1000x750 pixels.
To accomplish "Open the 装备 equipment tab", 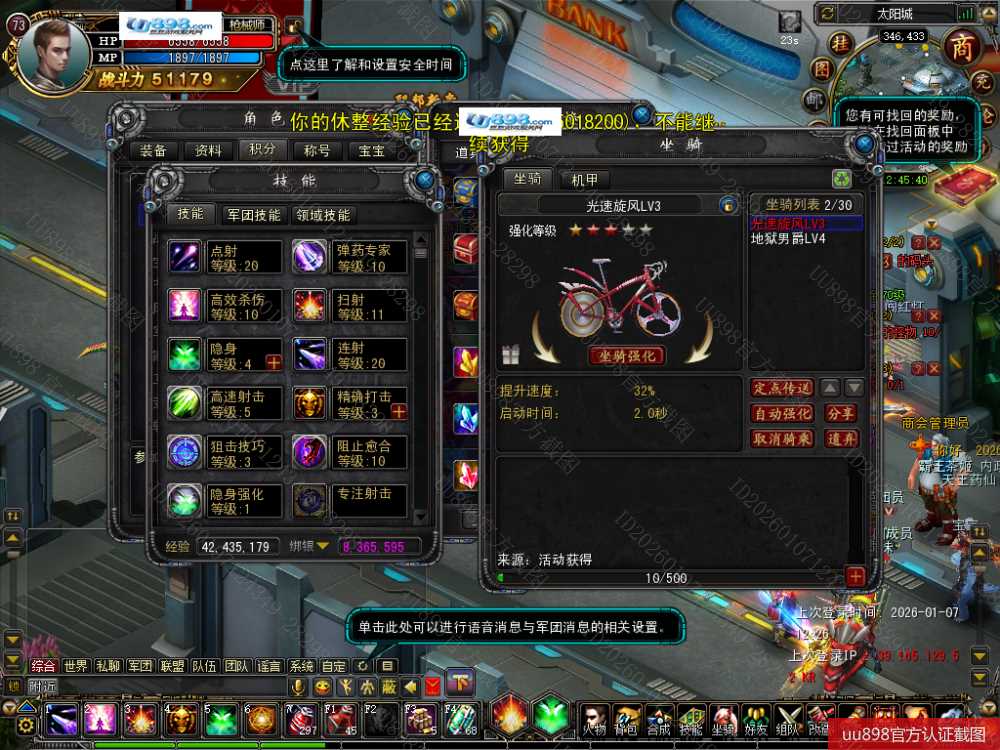I will point(153,151).
